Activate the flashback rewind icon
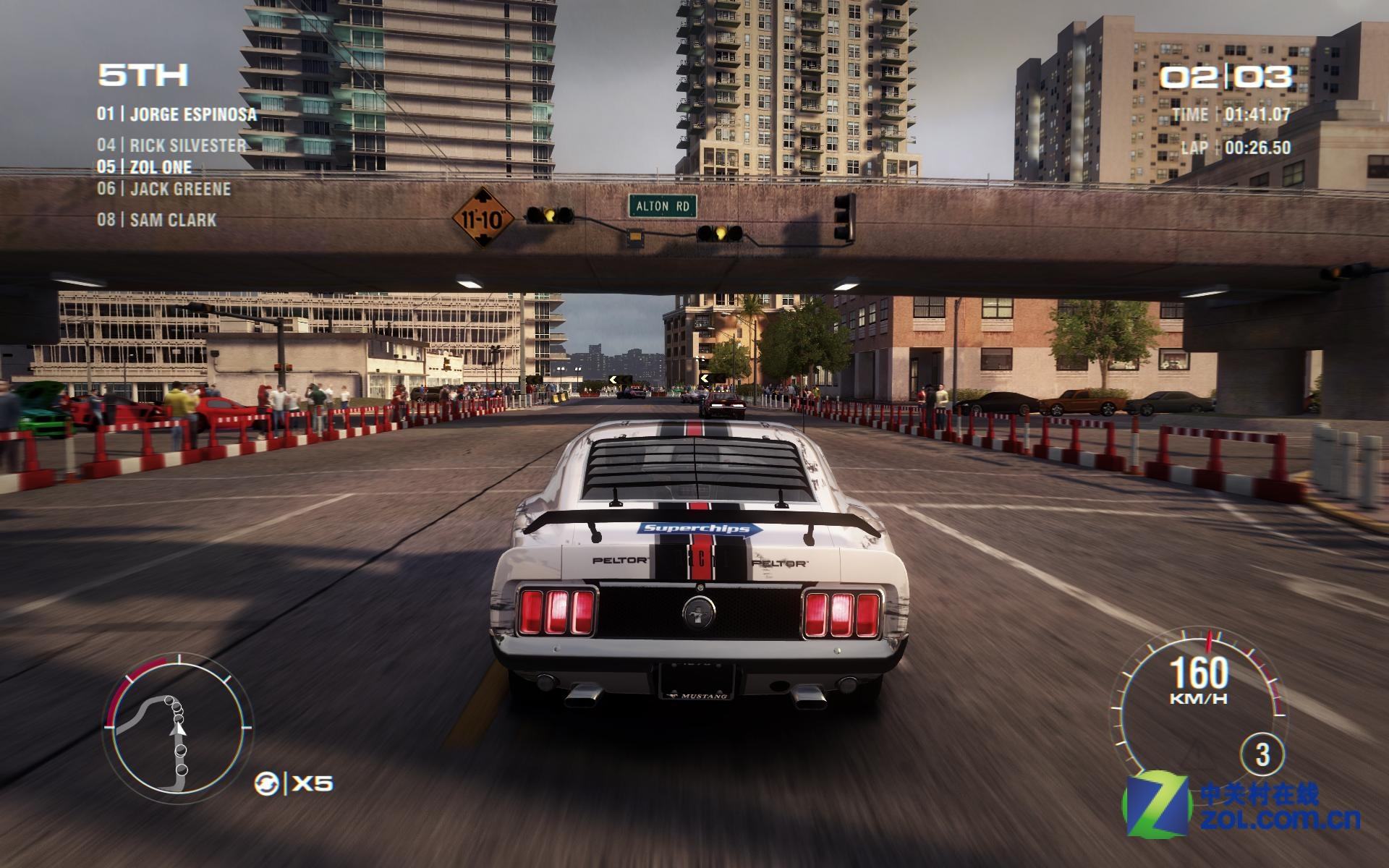The height and width of the screenshot is (868, 1389). [266, 783]
